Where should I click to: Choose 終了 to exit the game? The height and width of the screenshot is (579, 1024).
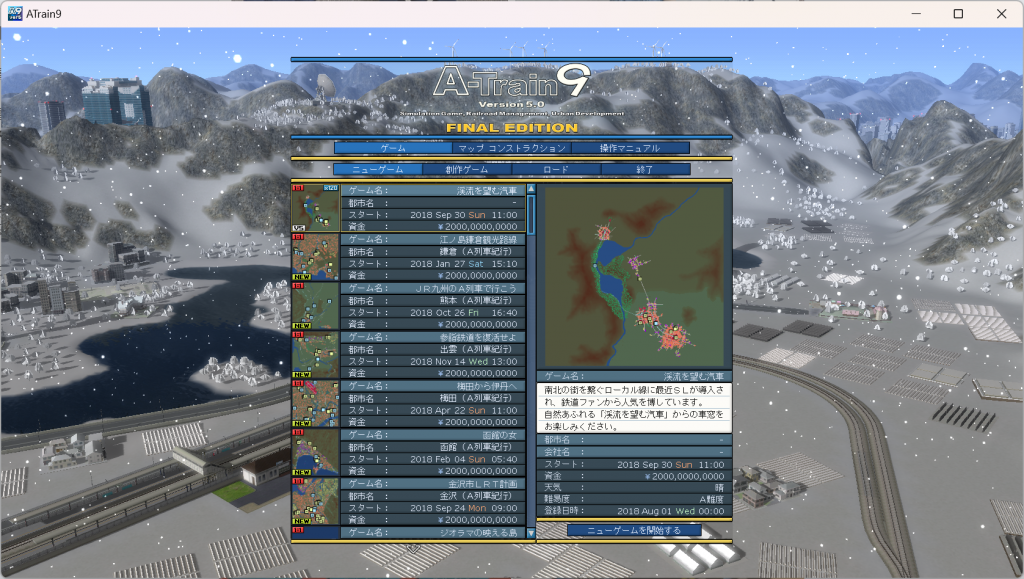pos(645,170)
